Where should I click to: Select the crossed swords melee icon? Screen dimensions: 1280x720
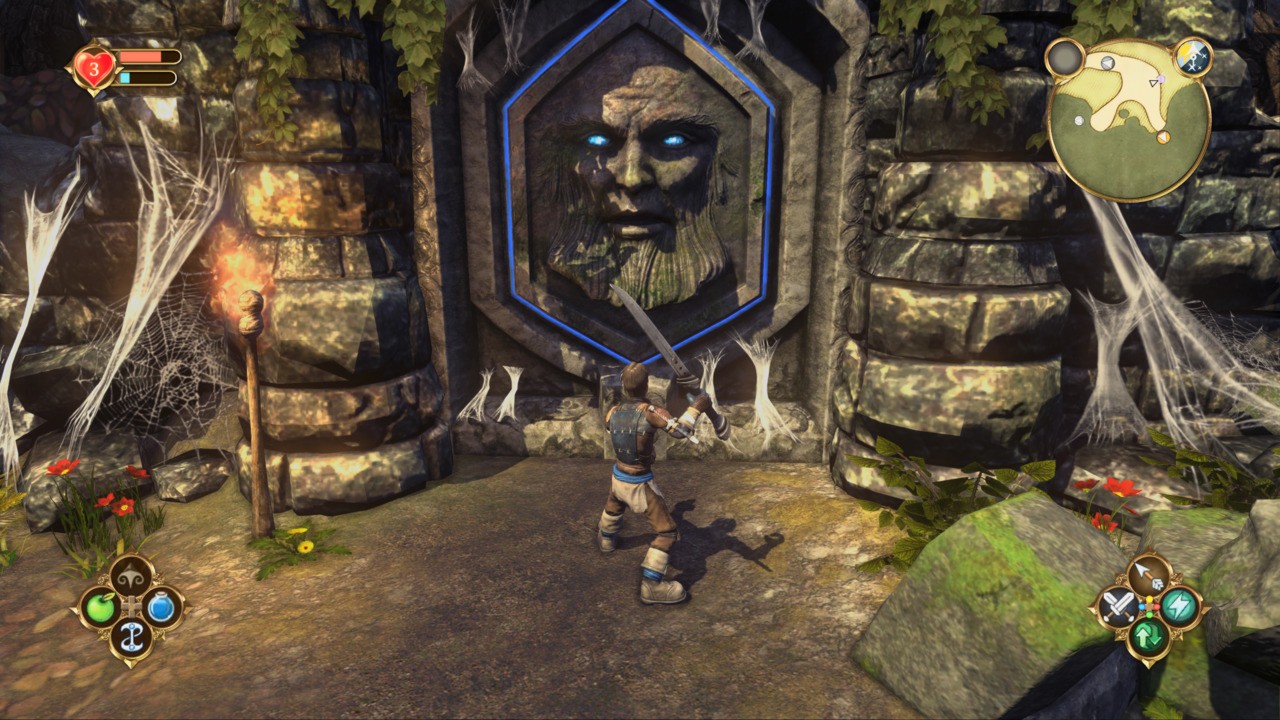(1117, 607)
